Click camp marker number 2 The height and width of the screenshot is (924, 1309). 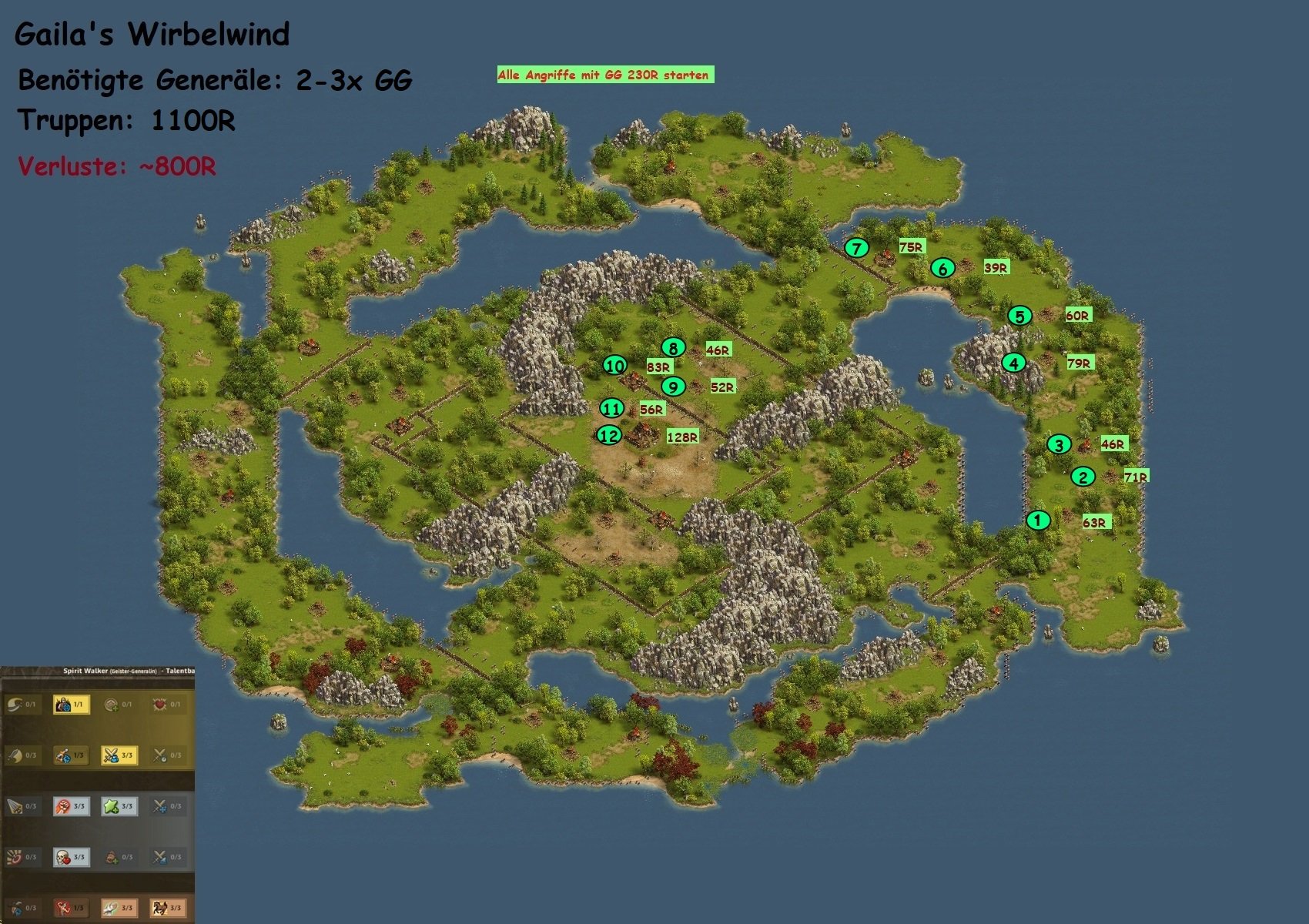coord(1083,477)
